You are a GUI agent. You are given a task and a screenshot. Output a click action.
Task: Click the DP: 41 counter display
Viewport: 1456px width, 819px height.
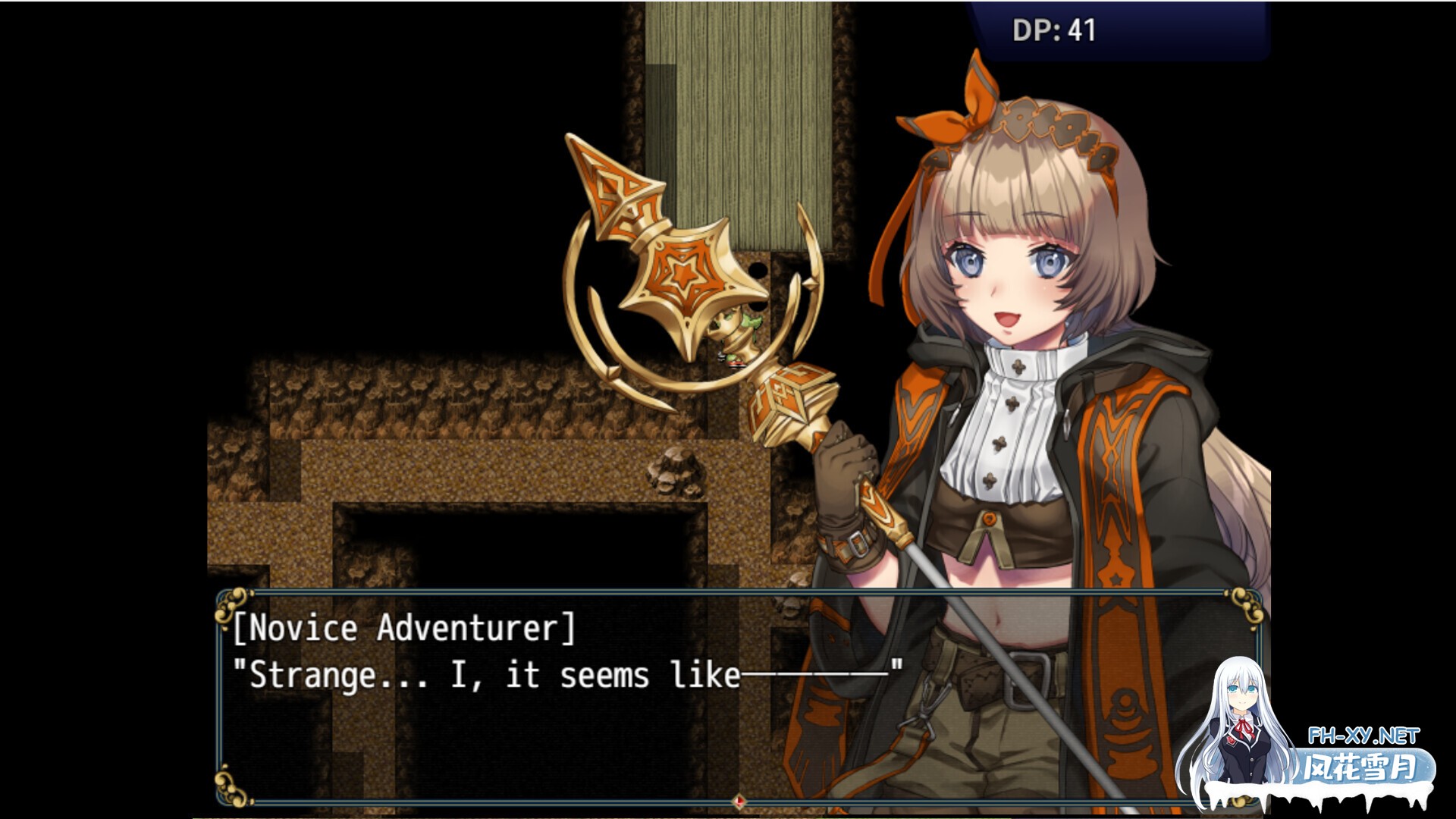click(1054, 29)
